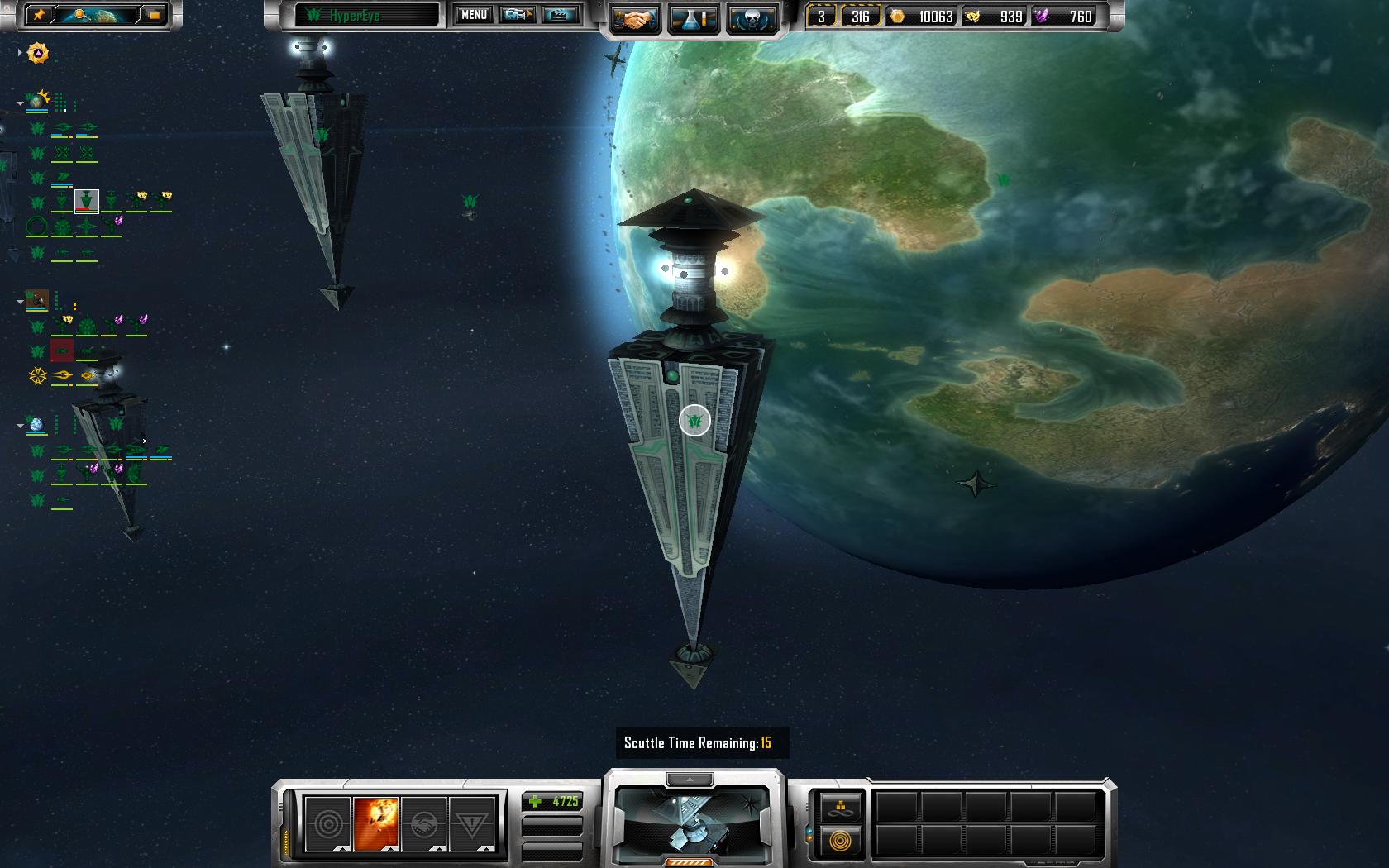This screenshot has width=1389, height=868.
Task: Click the greyed handshake command button
Action: coord(423,823)
